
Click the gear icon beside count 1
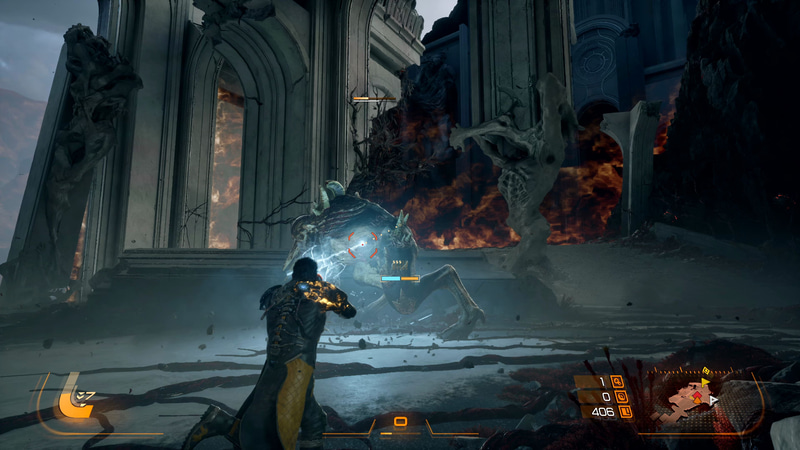click(x=617, y=381)
